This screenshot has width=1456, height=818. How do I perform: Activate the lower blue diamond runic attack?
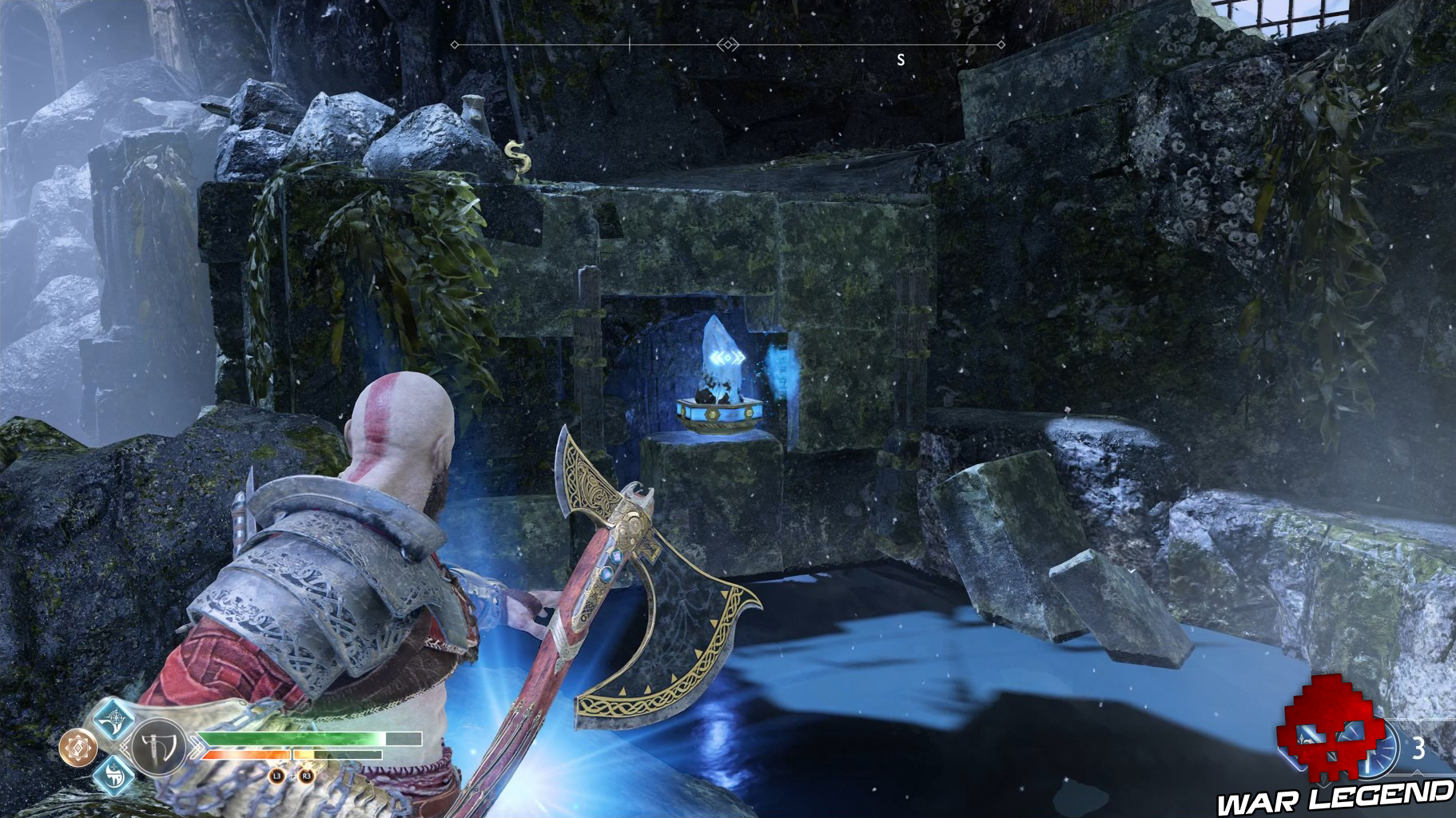pyautogui.click(x=113, y=776)
